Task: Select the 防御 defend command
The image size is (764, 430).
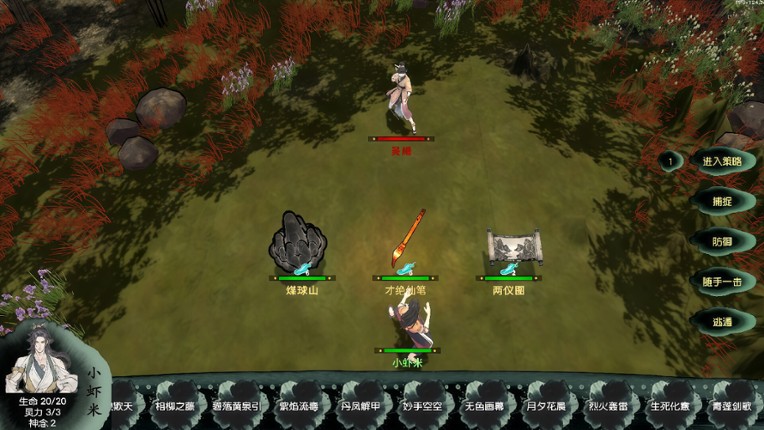Action: 722,241
